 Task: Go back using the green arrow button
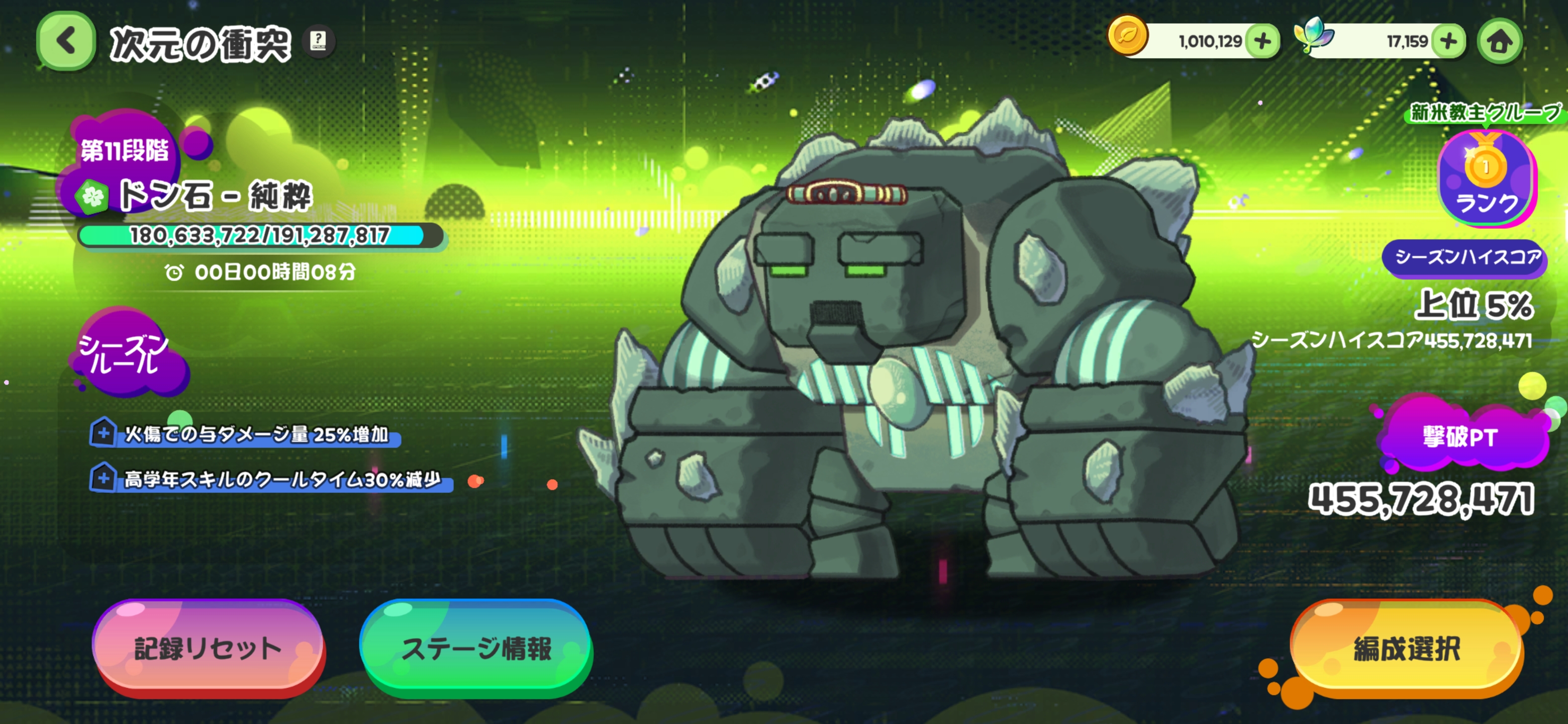tap(66, 41)
